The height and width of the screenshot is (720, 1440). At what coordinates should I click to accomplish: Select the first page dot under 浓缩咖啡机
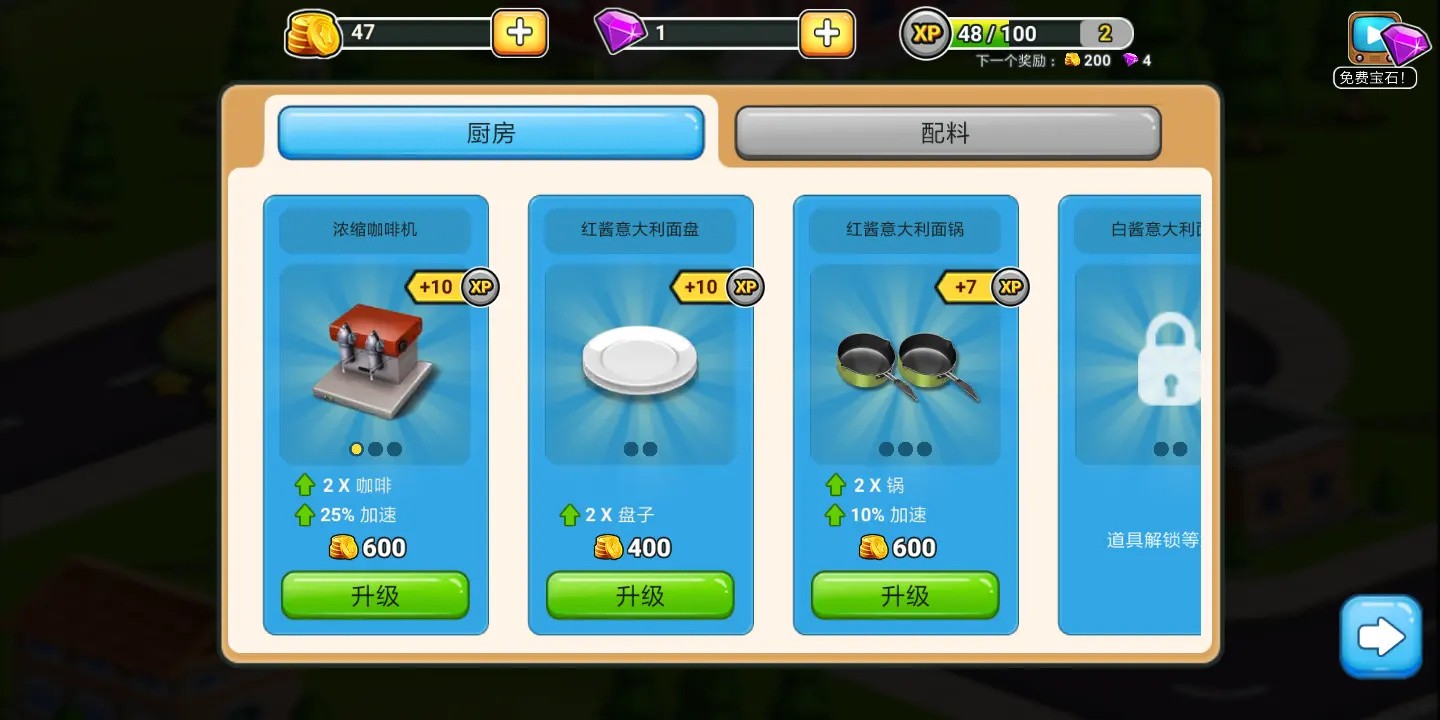pos(357,449)
